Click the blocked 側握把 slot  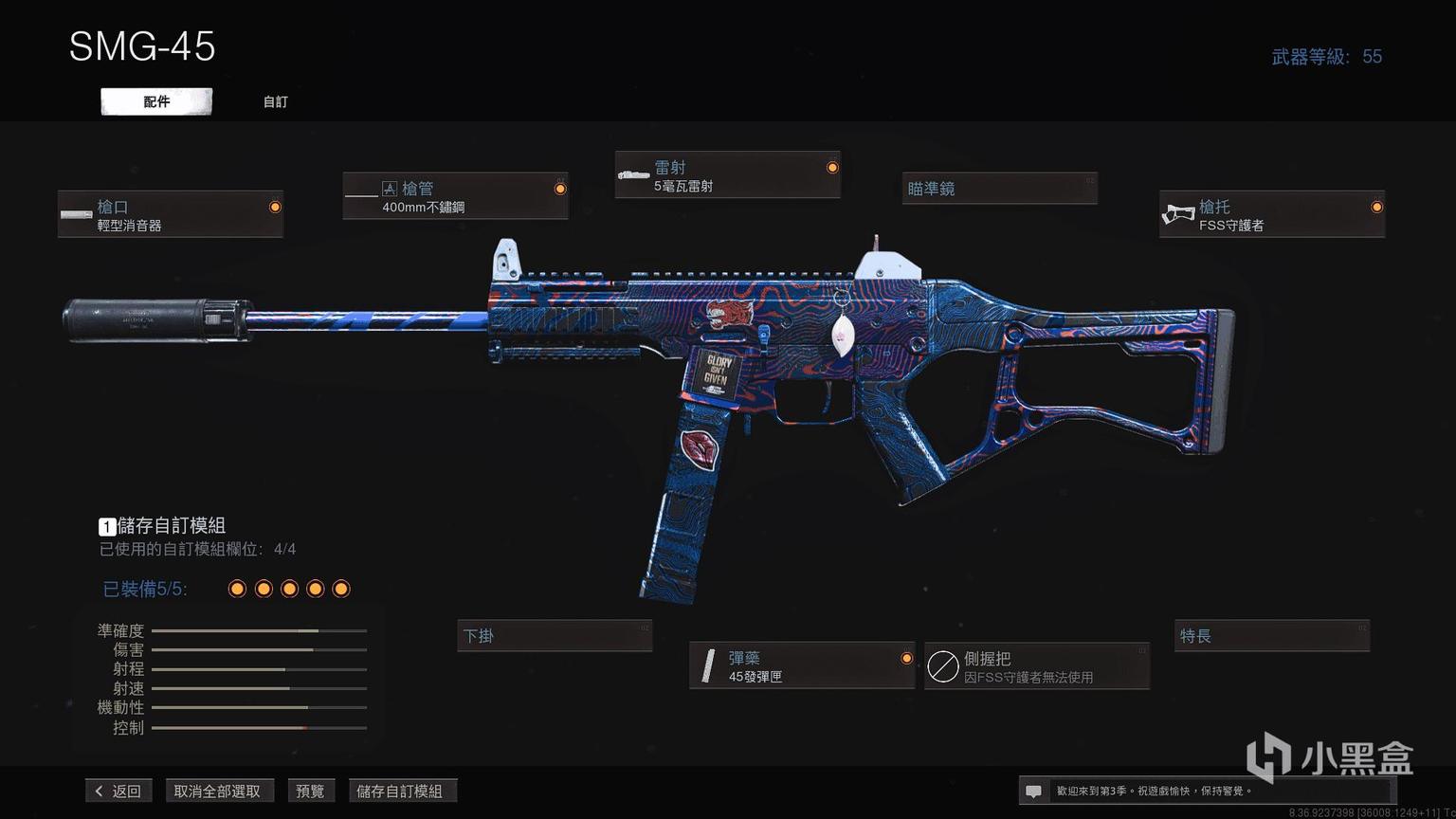click(1036, 666)
